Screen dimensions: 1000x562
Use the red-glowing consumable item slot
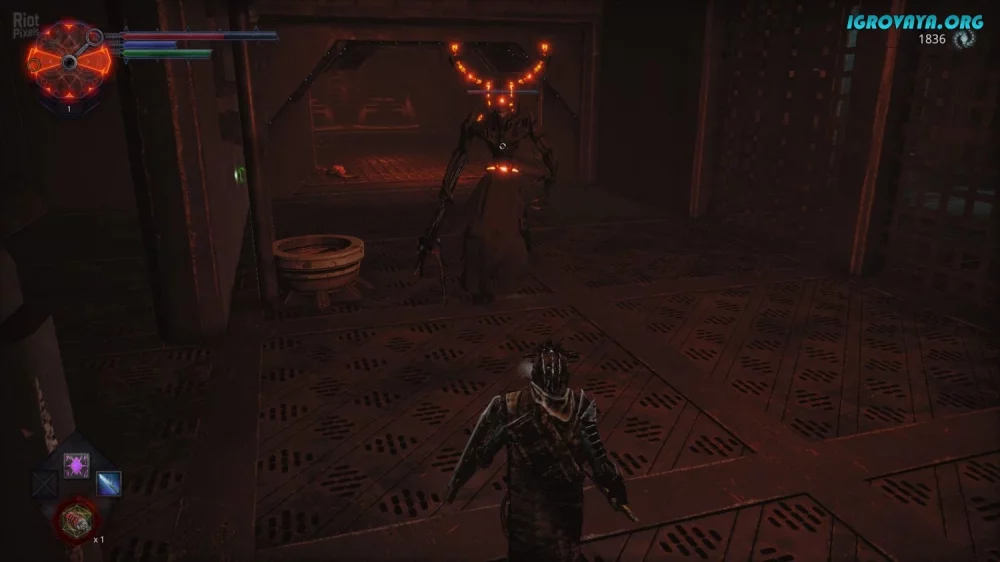coord(76,518)
